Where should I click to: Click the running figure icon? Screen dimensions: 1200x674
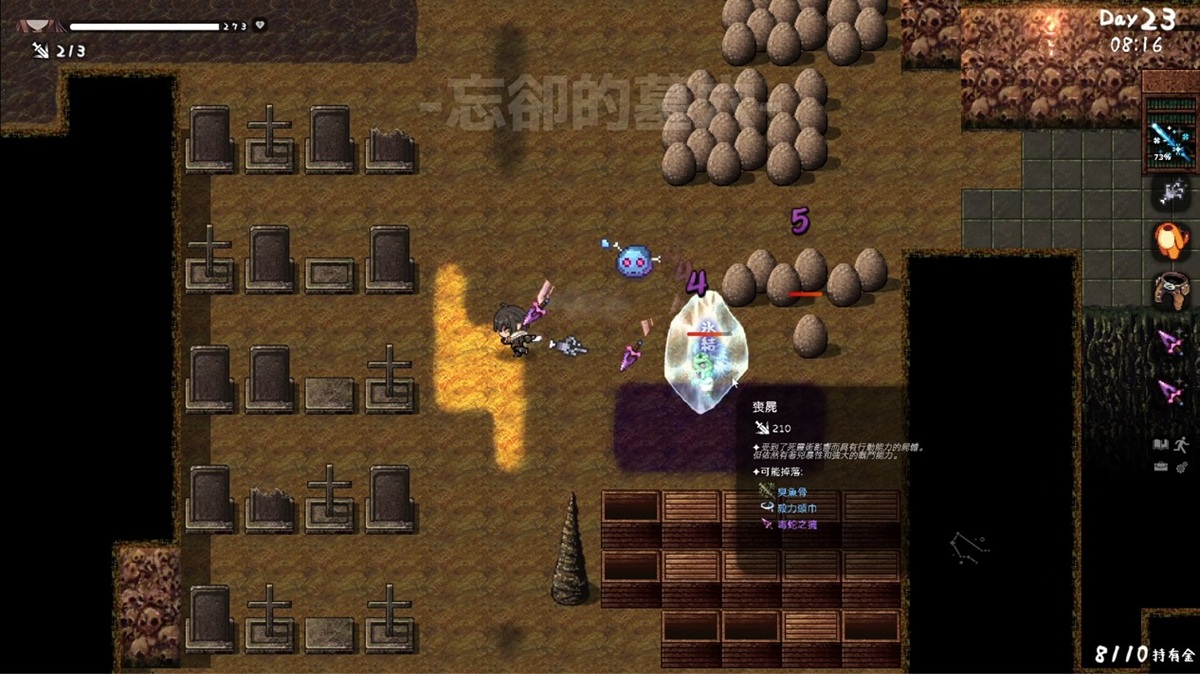tap(1182, 443)
